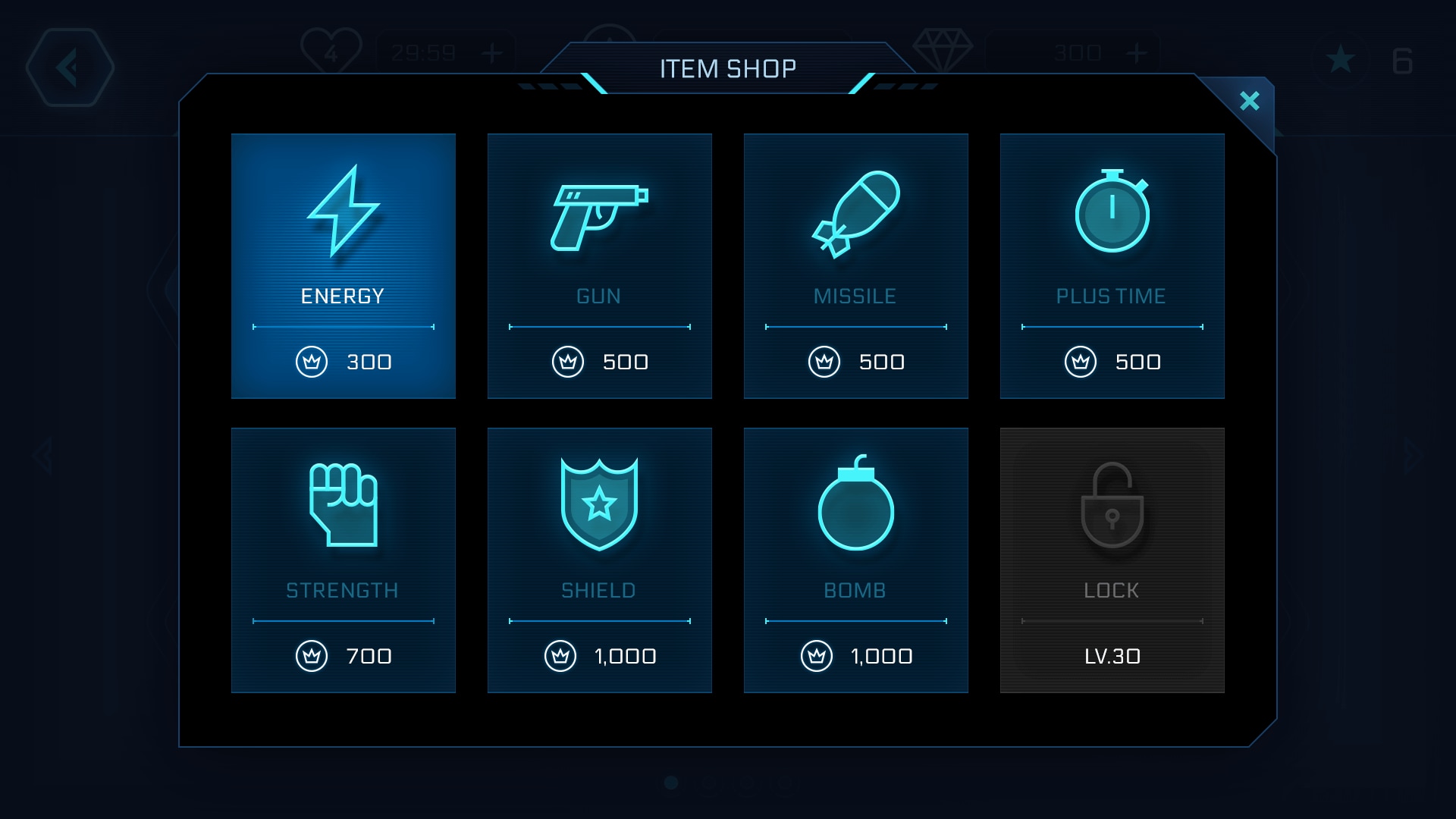The height and width of the screenshot is (819, 1456).
Task: Close the Item Shop with the X
Action: click(x=1250, y=99)
